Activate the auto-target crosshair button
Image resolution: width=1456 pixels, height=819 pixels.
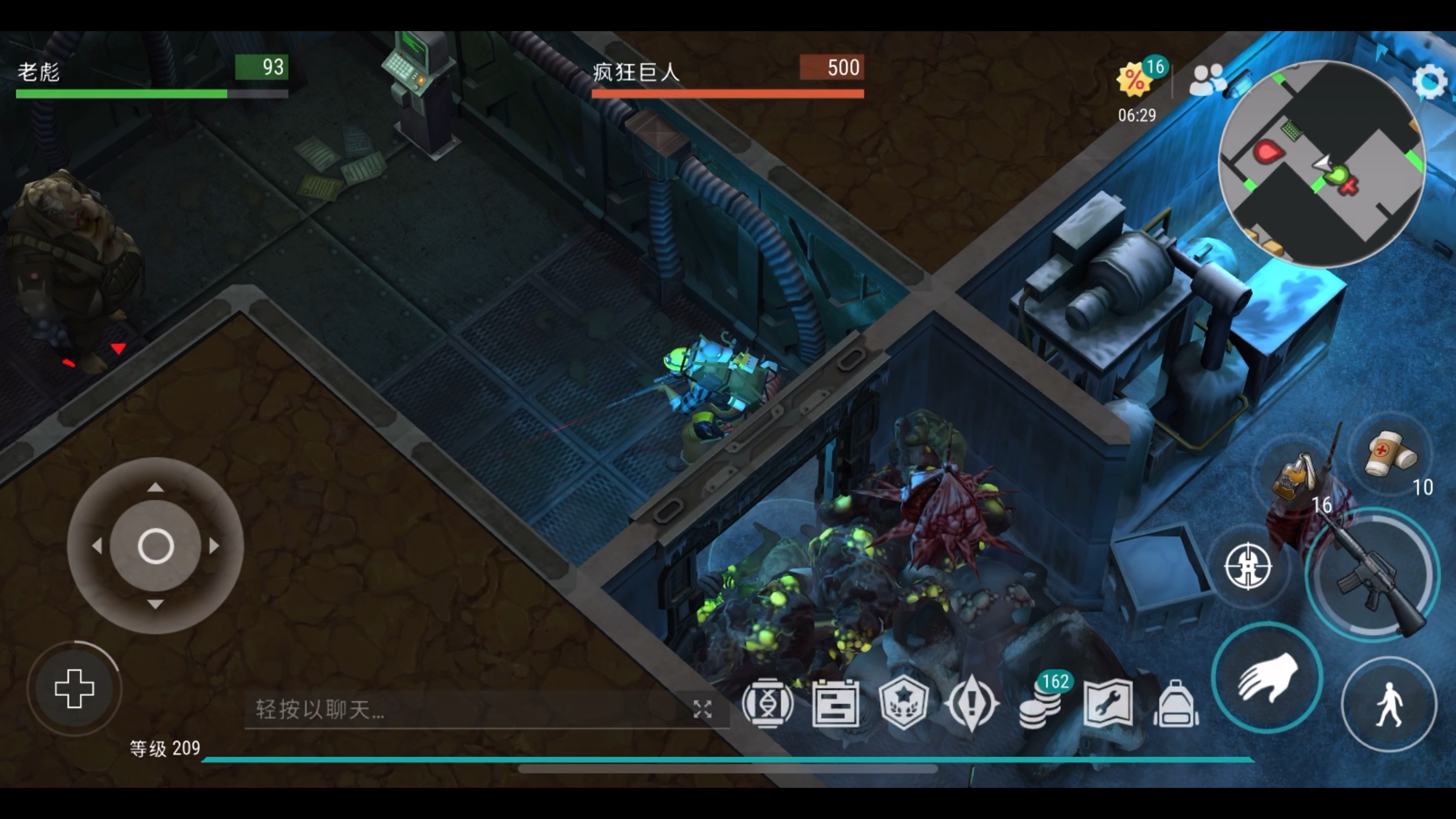coord(1248,566)
